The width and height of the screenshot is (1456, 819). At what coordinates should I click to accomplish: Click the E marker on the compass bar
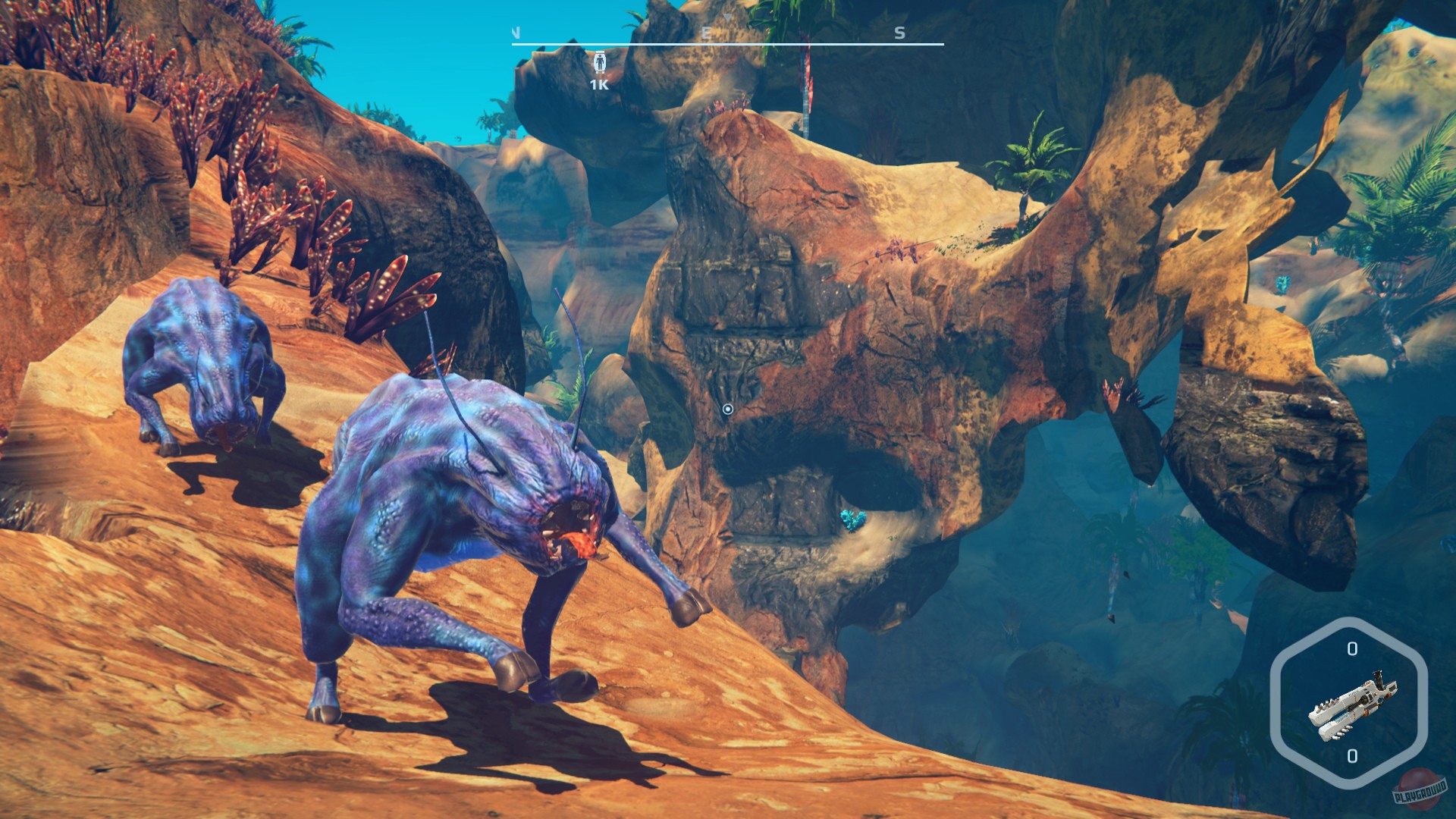(x=705, y=33)
